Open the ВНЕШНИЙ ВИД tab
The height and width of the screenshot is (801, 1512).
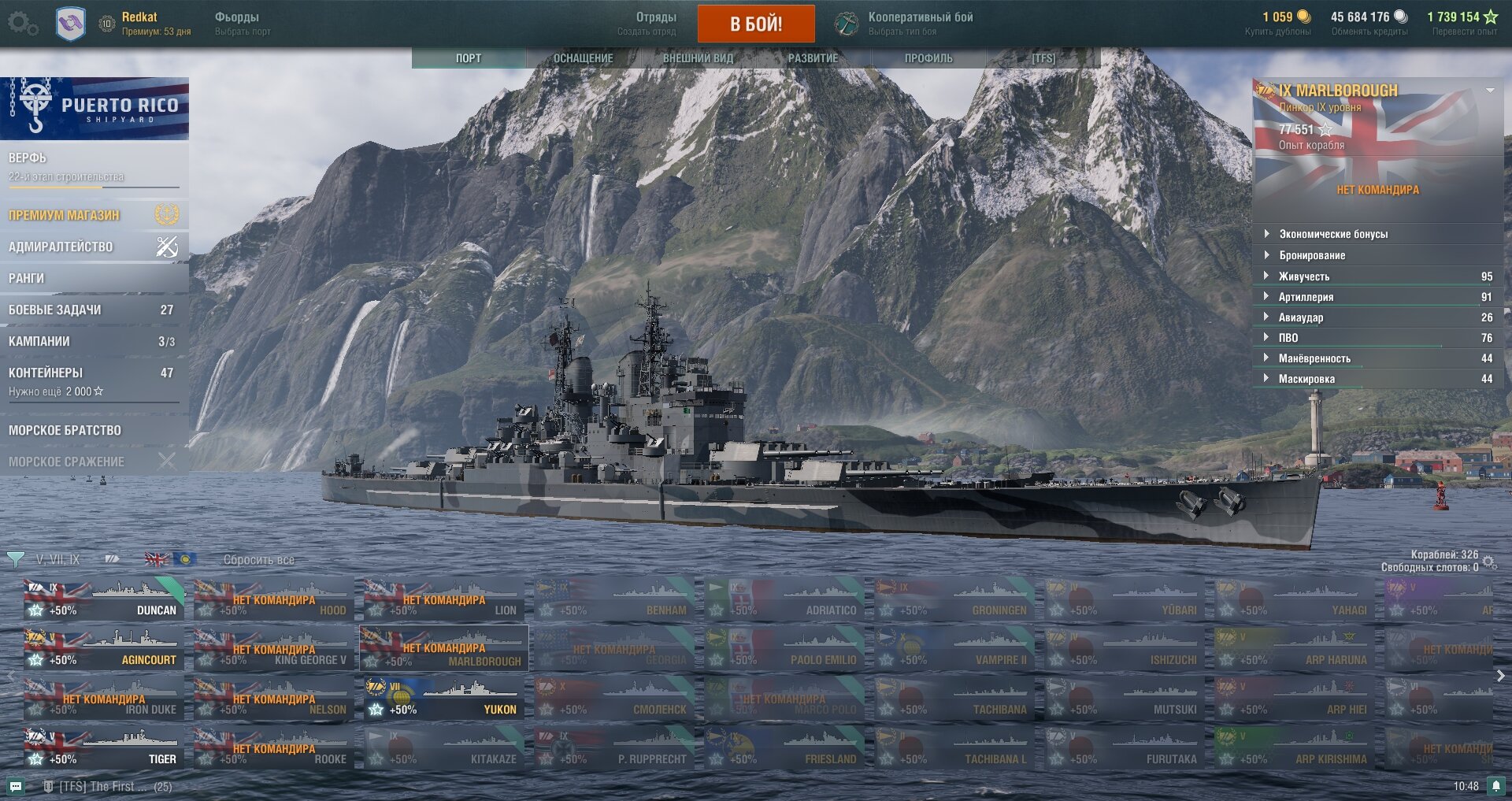pos(698,58)
